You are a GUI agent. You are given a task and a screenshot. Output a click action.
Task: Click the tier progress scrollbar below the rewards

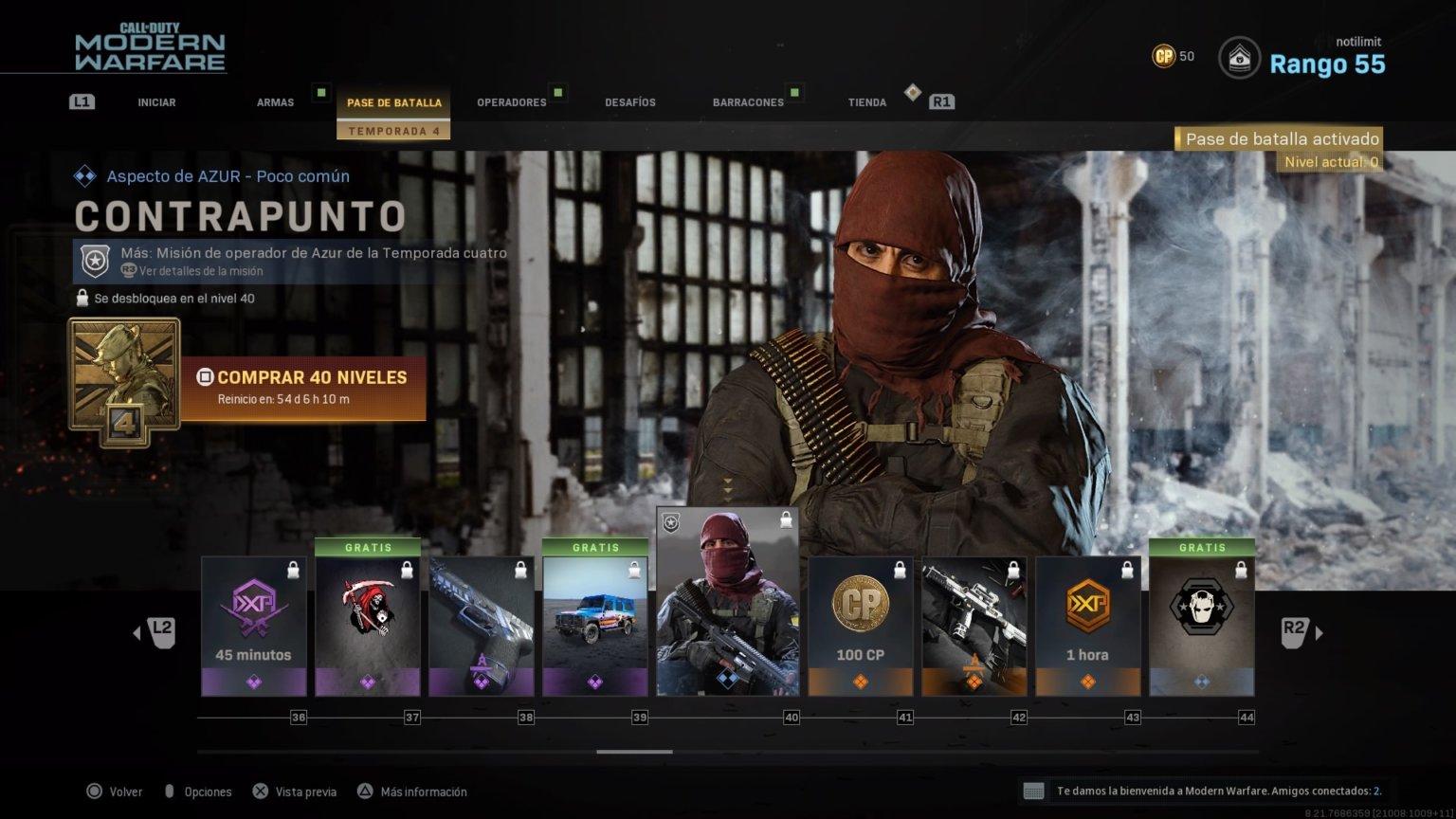633,752
